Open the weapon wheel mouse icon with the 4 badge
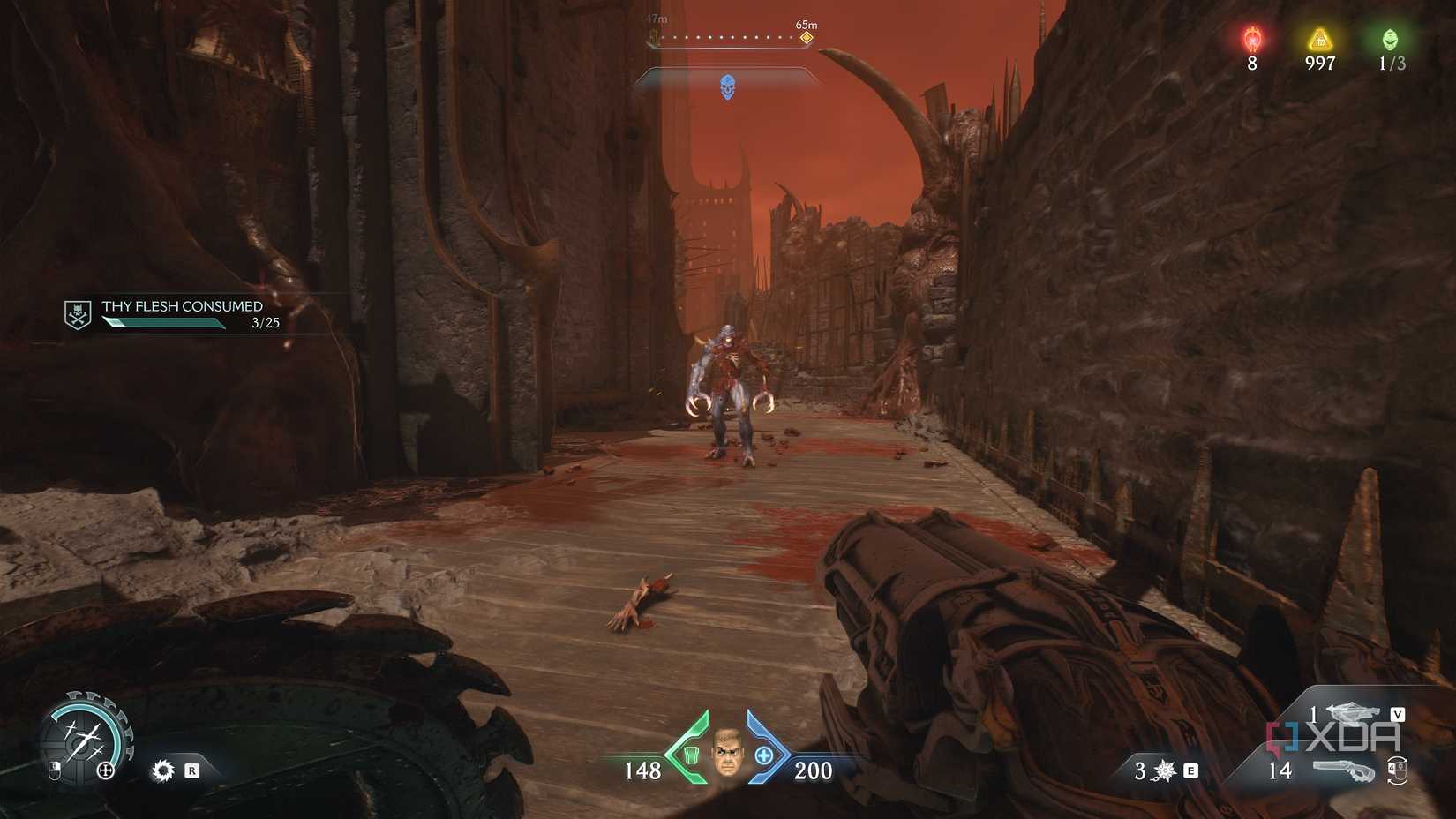This screenshot has width=1456, height=819. coord(1397,770)
